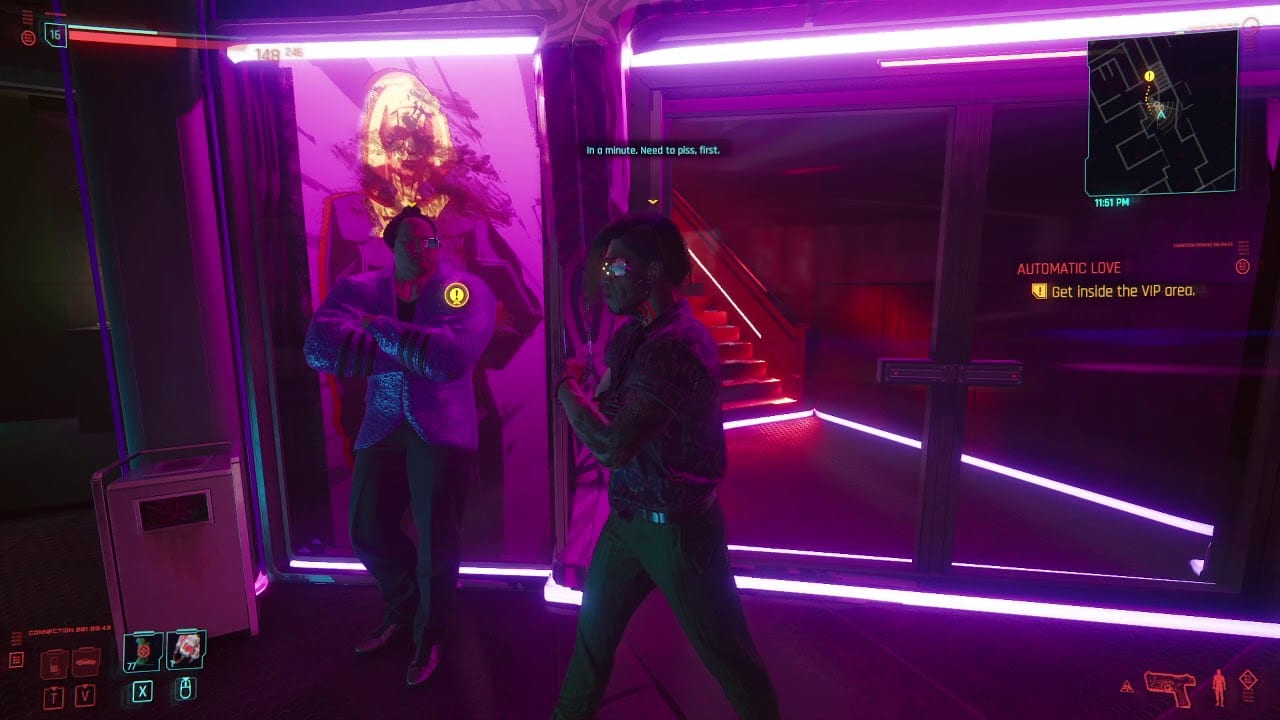Click the character status silhouette icon

click(x=1219, y=686)
